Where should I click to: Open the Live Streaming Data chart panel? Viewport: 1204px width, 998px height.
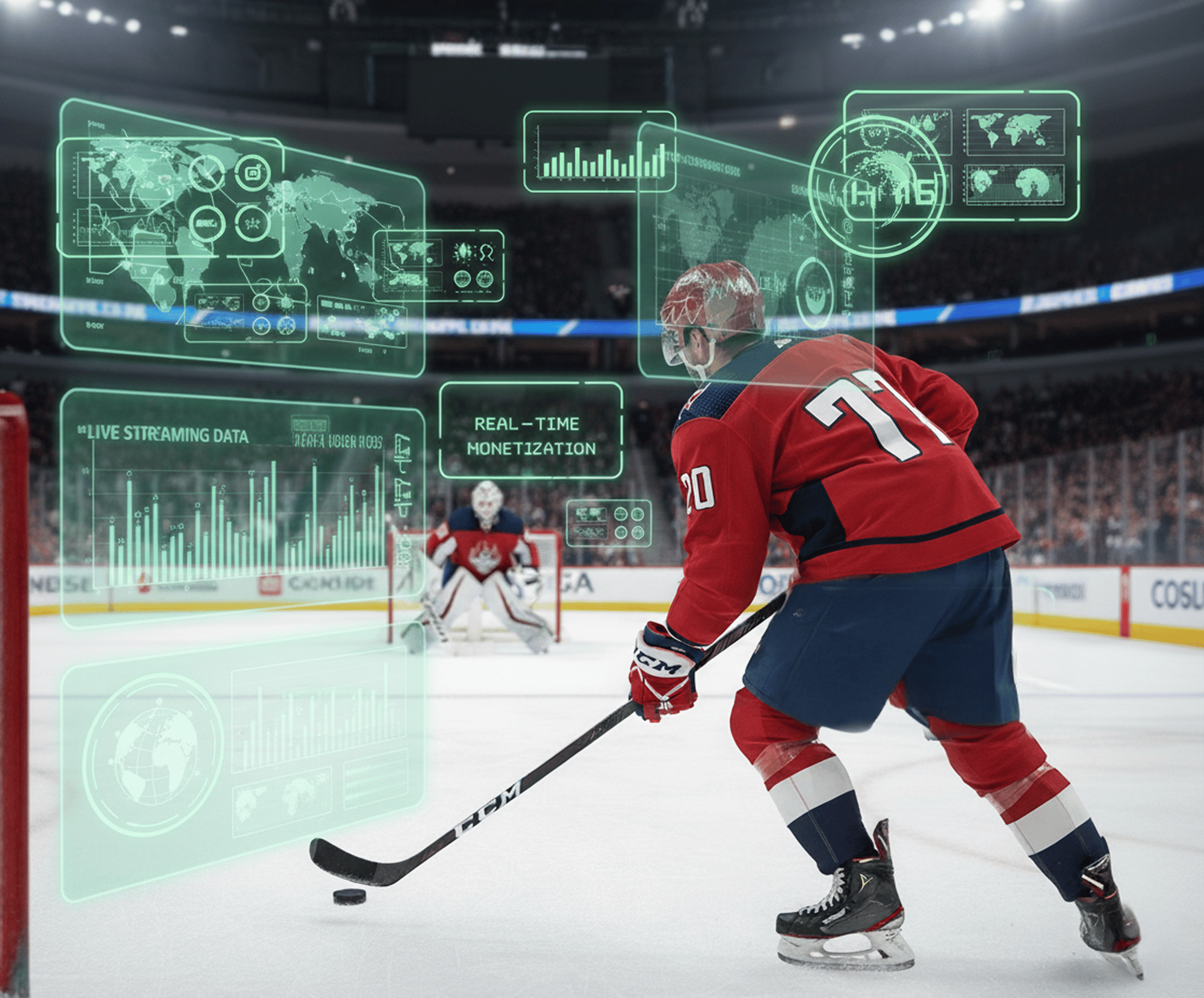pyautogui.click(x=241, y=506)
